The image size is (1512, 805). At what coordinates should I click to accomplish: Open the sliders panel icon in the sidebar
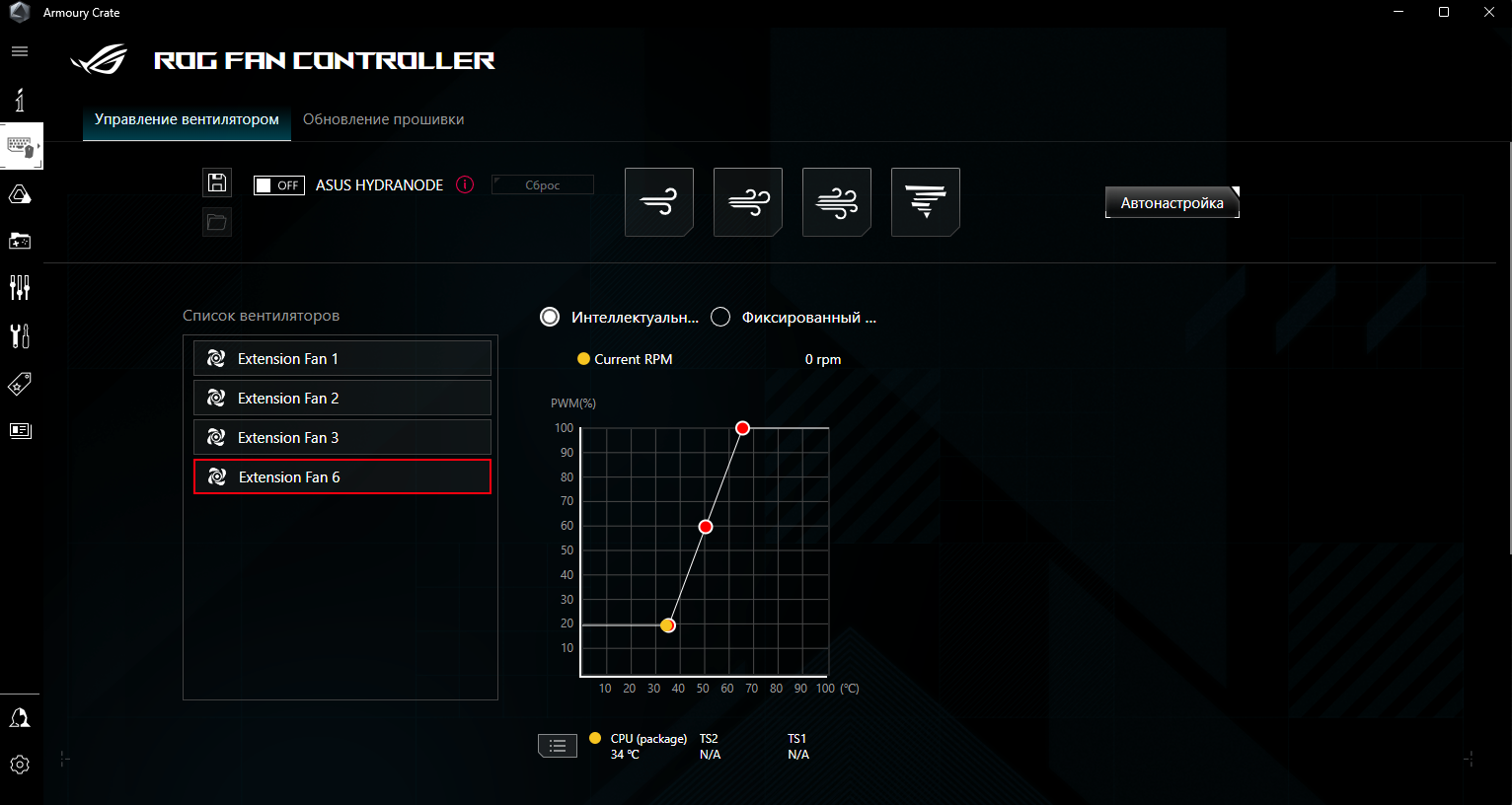tap(20, 287)
